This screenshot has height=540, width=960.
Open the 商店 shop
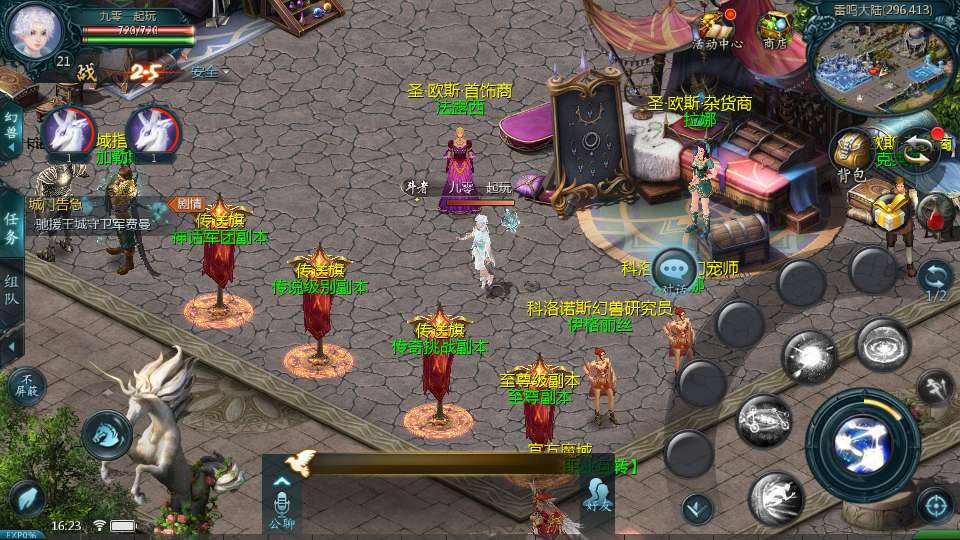(775, 29)
